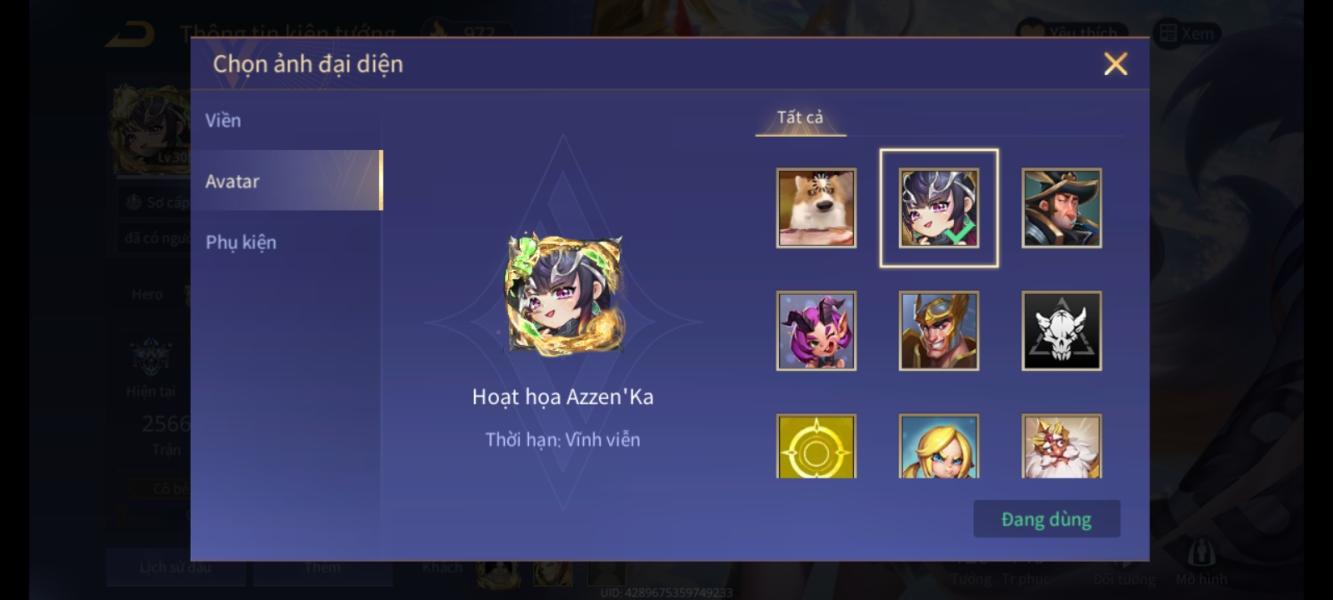The image size is (1333, 600).
Task: Choose the Shiba dog avatar
Action: click(x=816, y=208)
